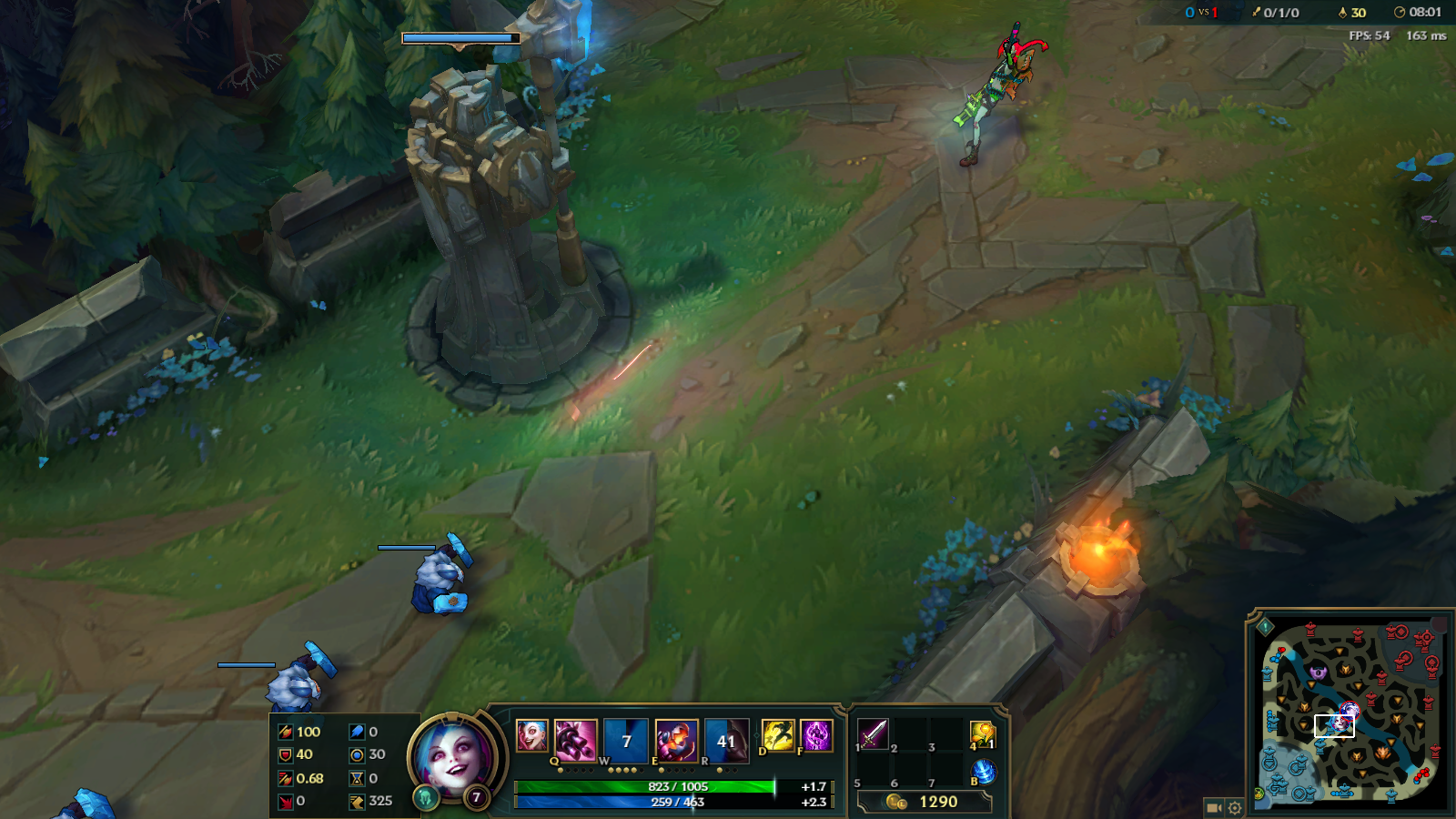The width and height of the screenshot is (1456, 819).
Task: Toggle the camera lock button
Action: tap(1213, 807)
